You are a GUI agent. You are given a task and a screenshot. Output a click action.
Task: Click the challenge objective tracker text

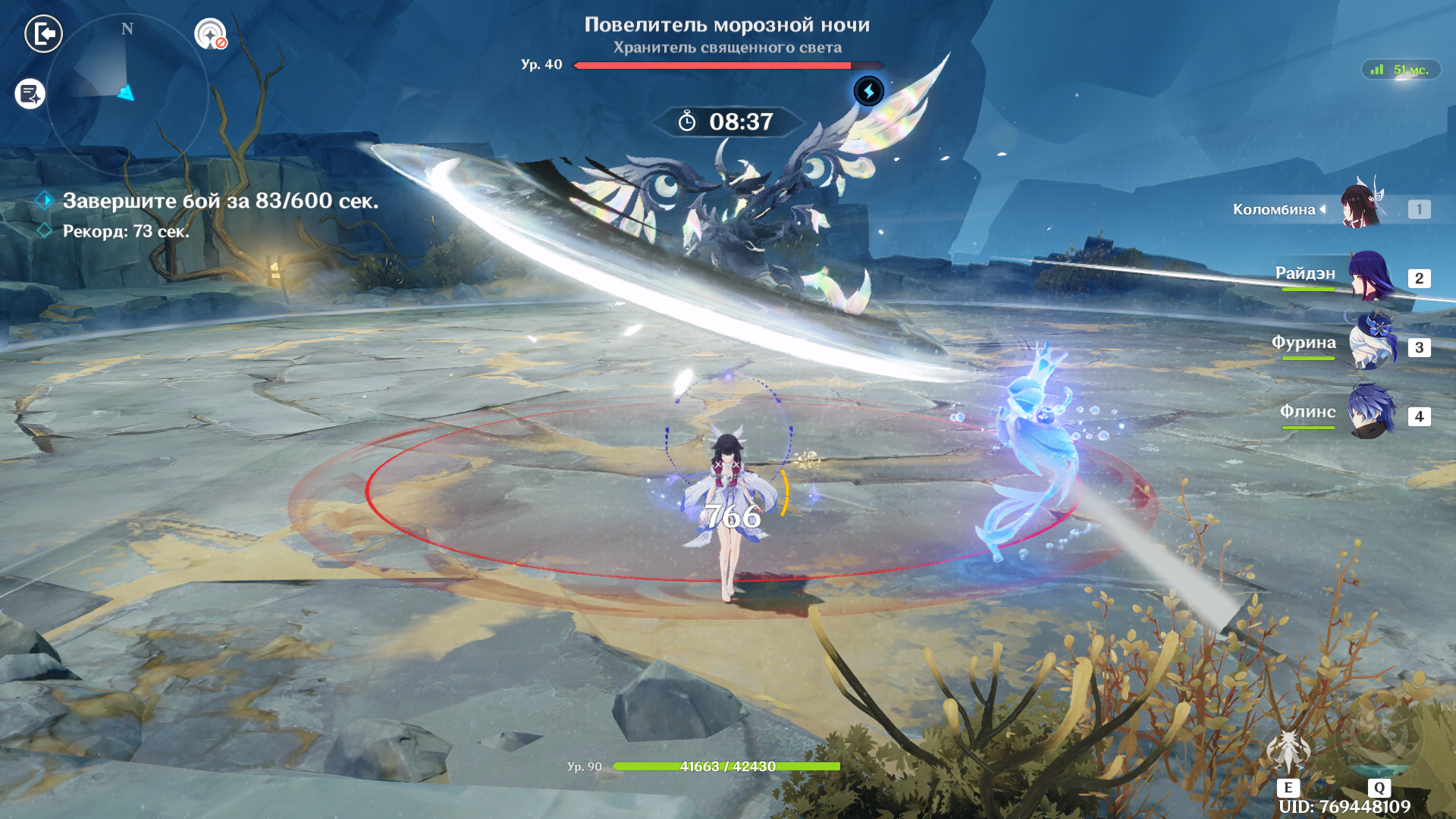click(x=220, y=201)
